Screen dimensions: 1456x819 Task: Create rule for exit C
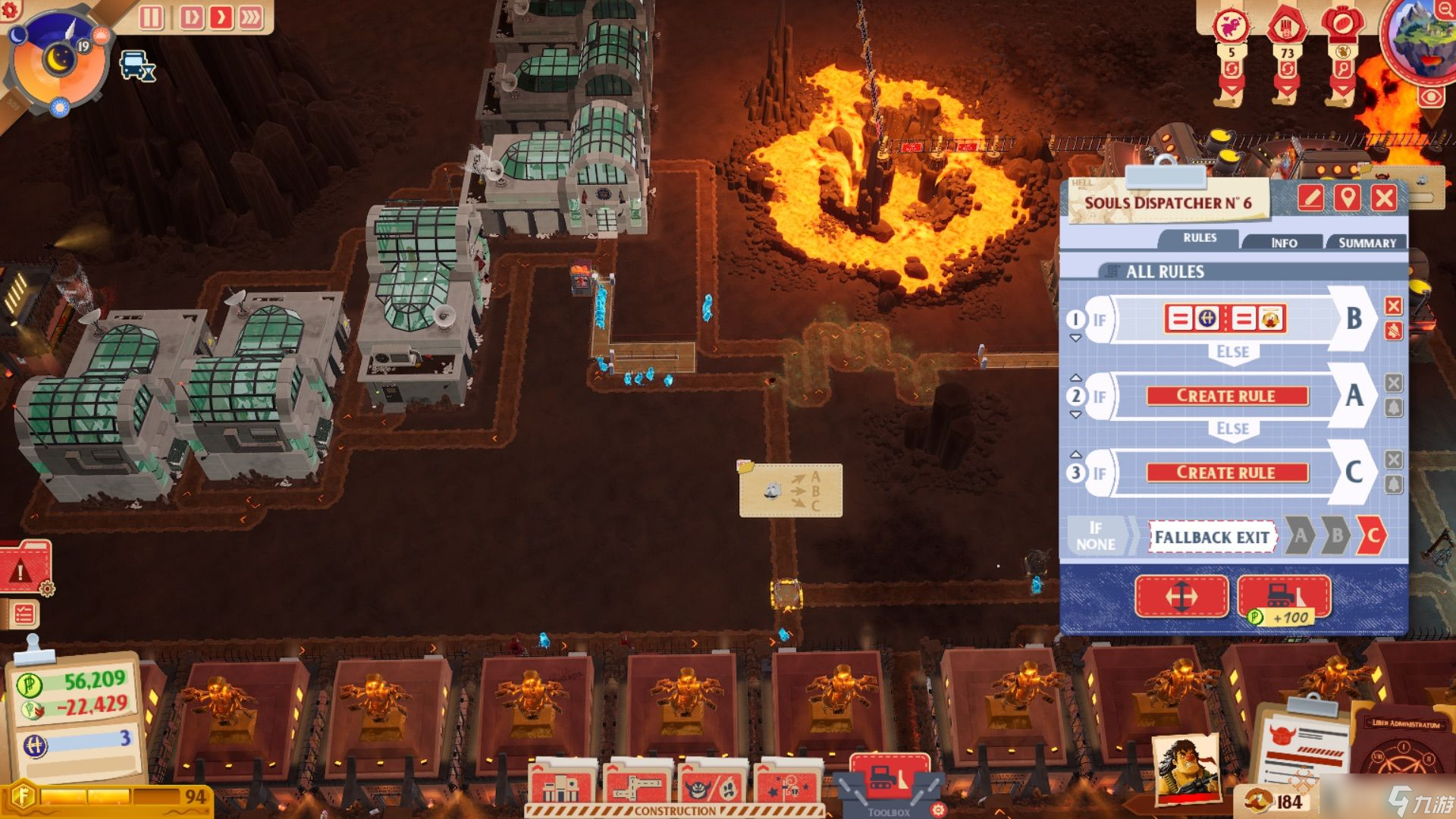point(1226,472)
